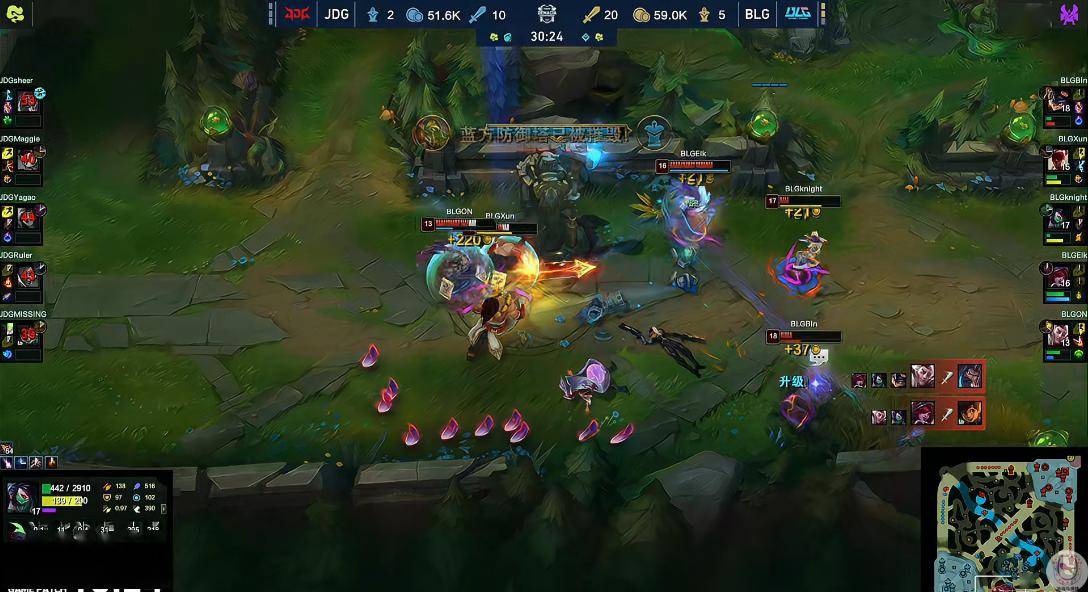This screenshot has width=1088, height=592.
Task: Select JDGMISSING's champion portrait
Action: [x=28, y=337]
